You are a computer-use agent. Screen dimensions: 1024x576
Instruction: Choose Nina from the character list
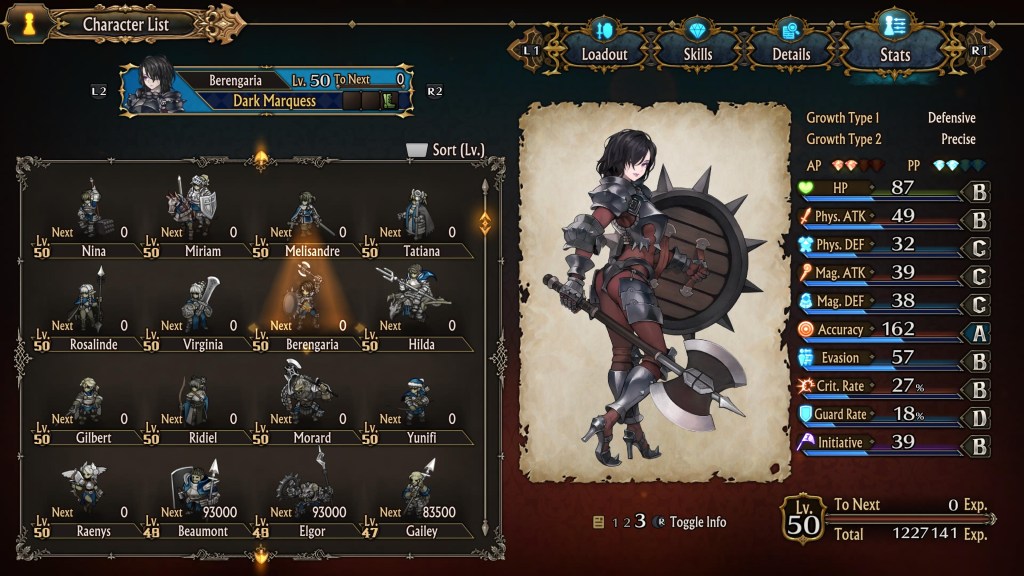tap(92, 221)
